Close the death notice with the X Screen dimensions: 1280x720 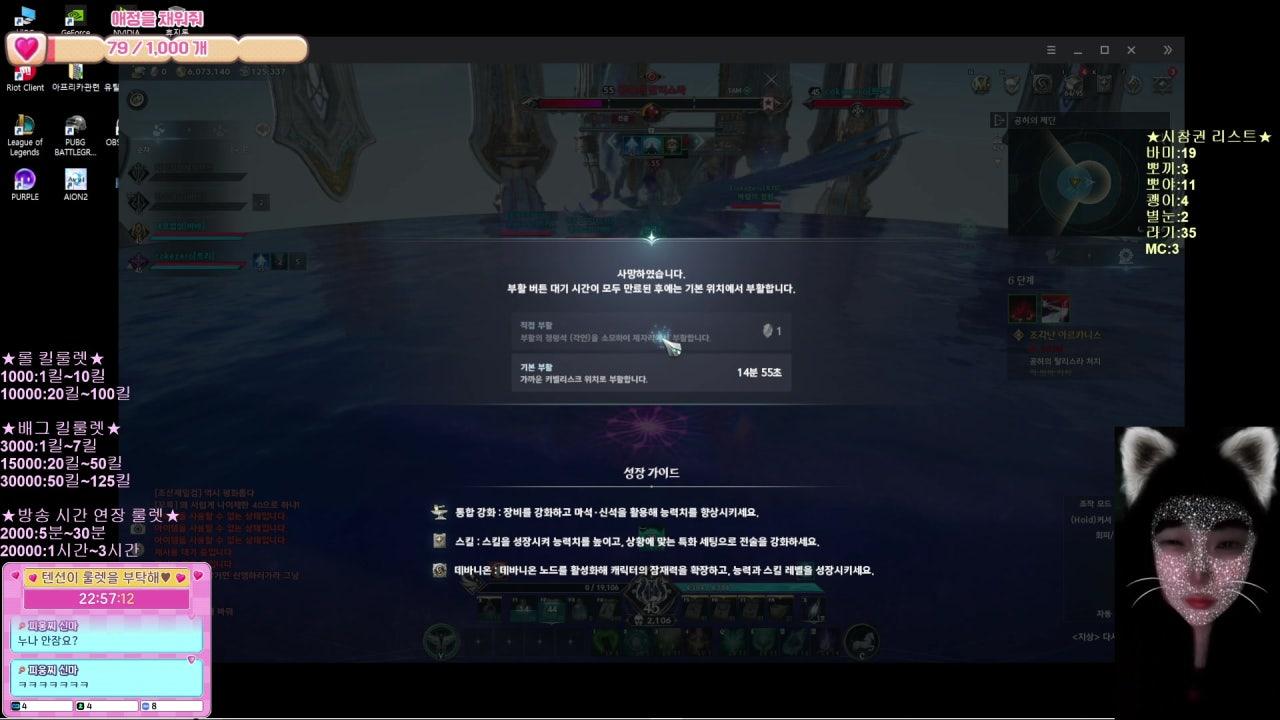click(x=771, y=79)
